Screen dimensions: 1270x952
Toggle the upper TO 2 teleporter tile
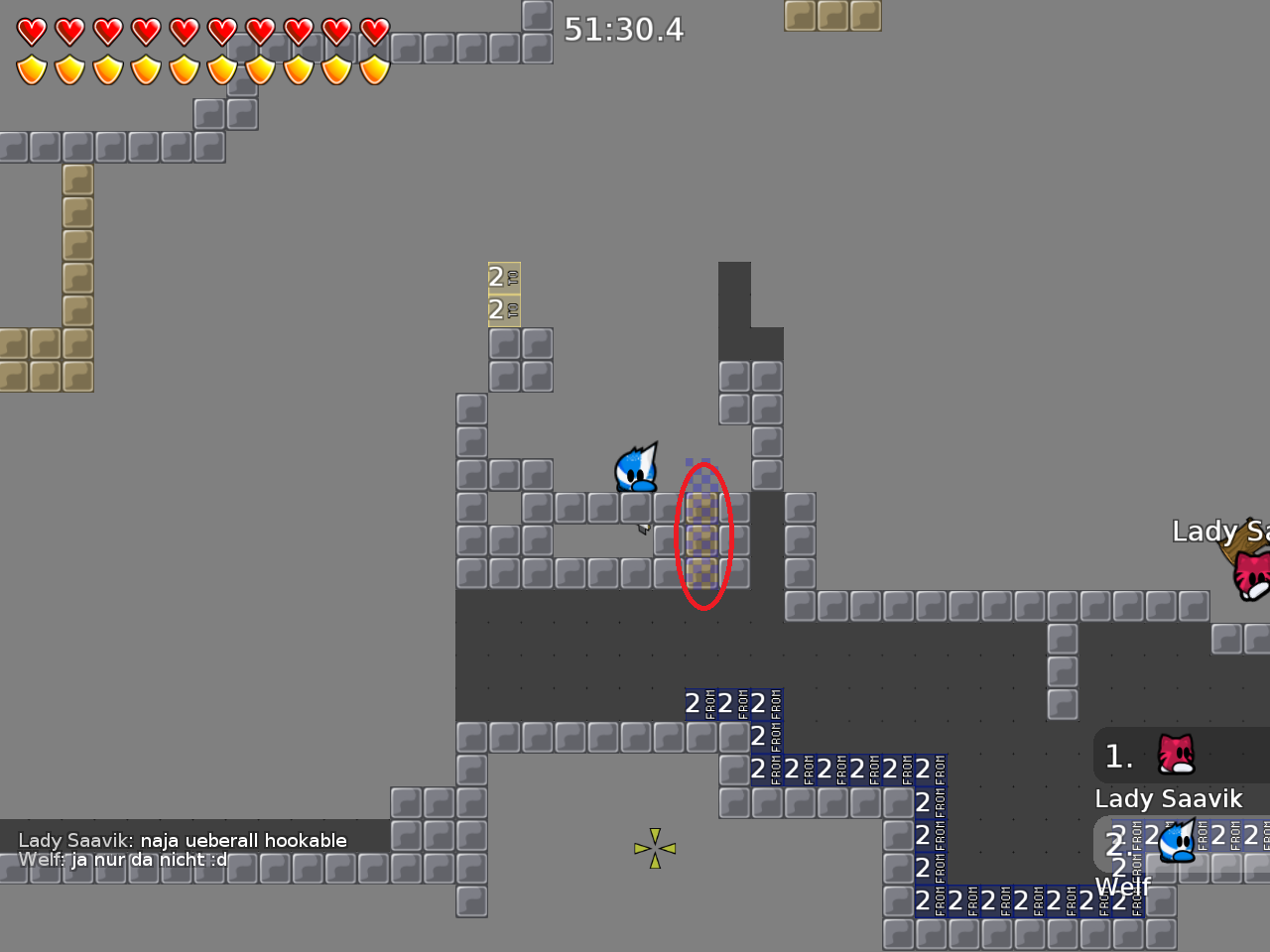pos(502,279)
